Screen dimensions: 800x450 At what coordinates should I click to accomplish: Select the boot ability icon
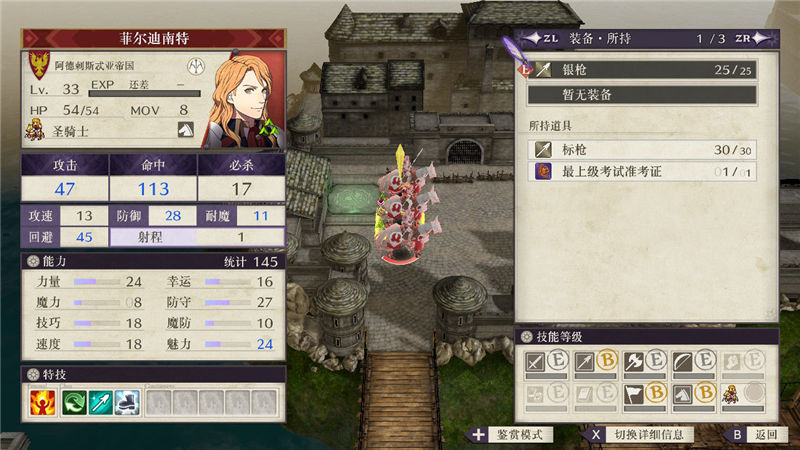[129, 402]
